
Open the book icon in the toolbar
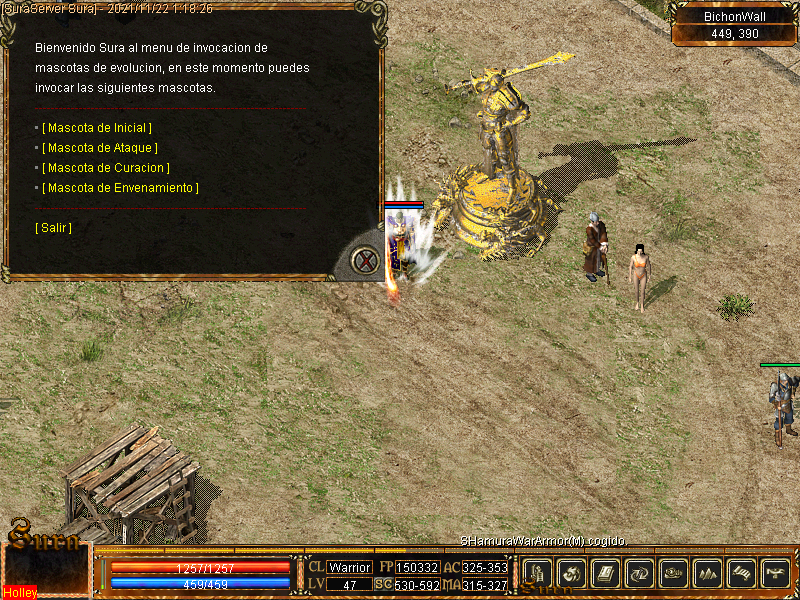(x=606, y=573)
